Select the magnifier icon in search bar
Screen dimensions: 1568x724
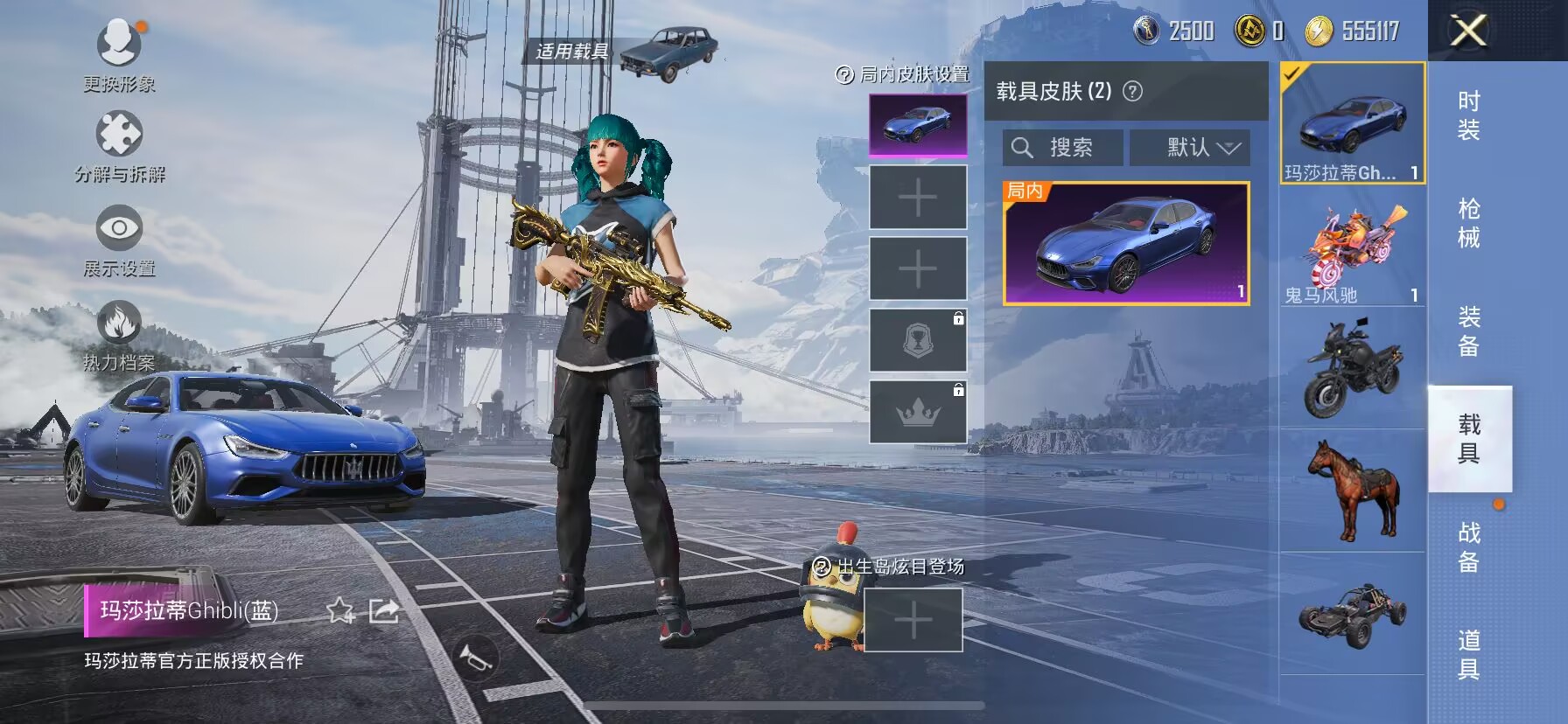(x=1021, y=147)
